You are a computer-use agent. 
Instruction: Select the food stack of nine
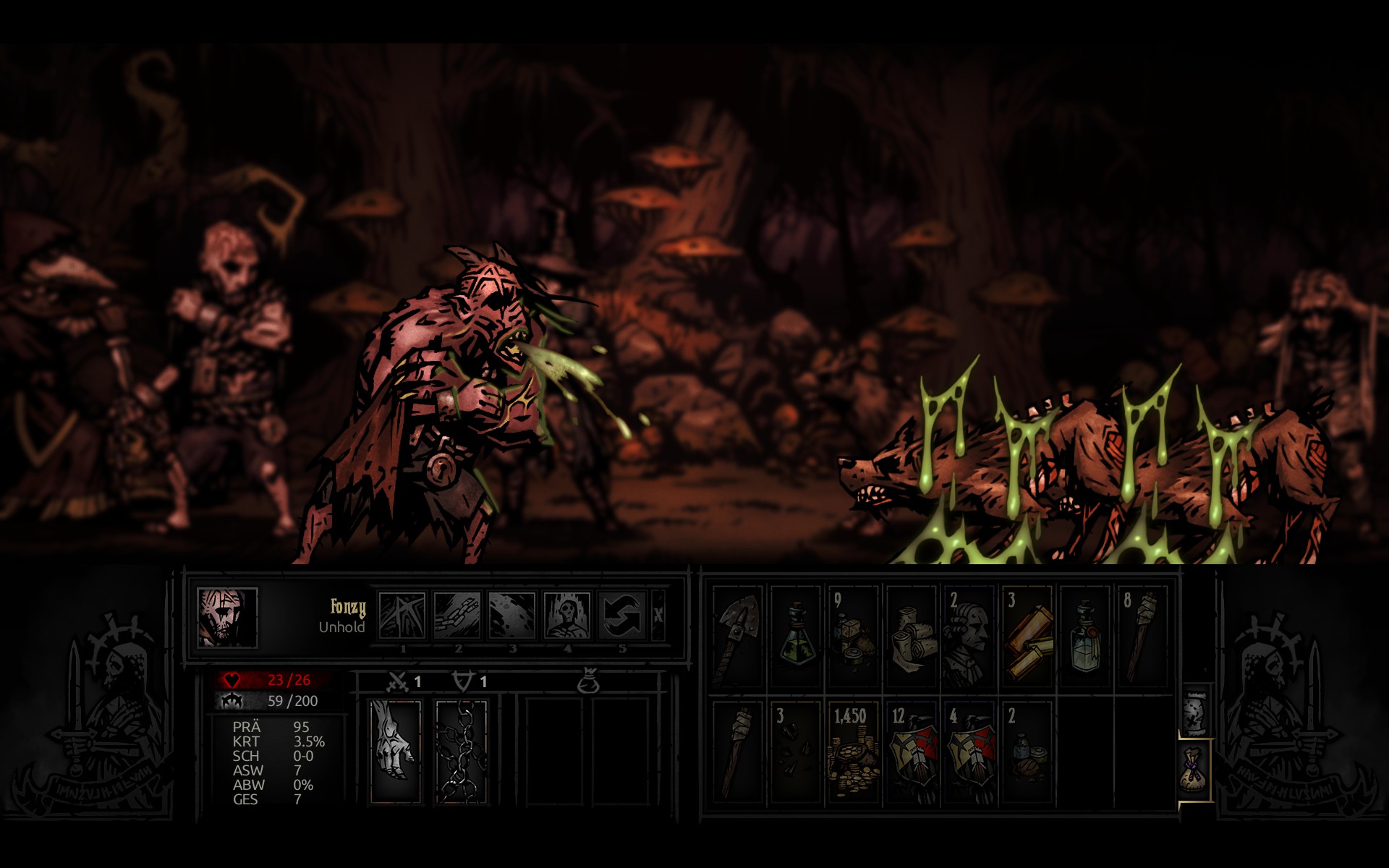click(x=854, y=637)
